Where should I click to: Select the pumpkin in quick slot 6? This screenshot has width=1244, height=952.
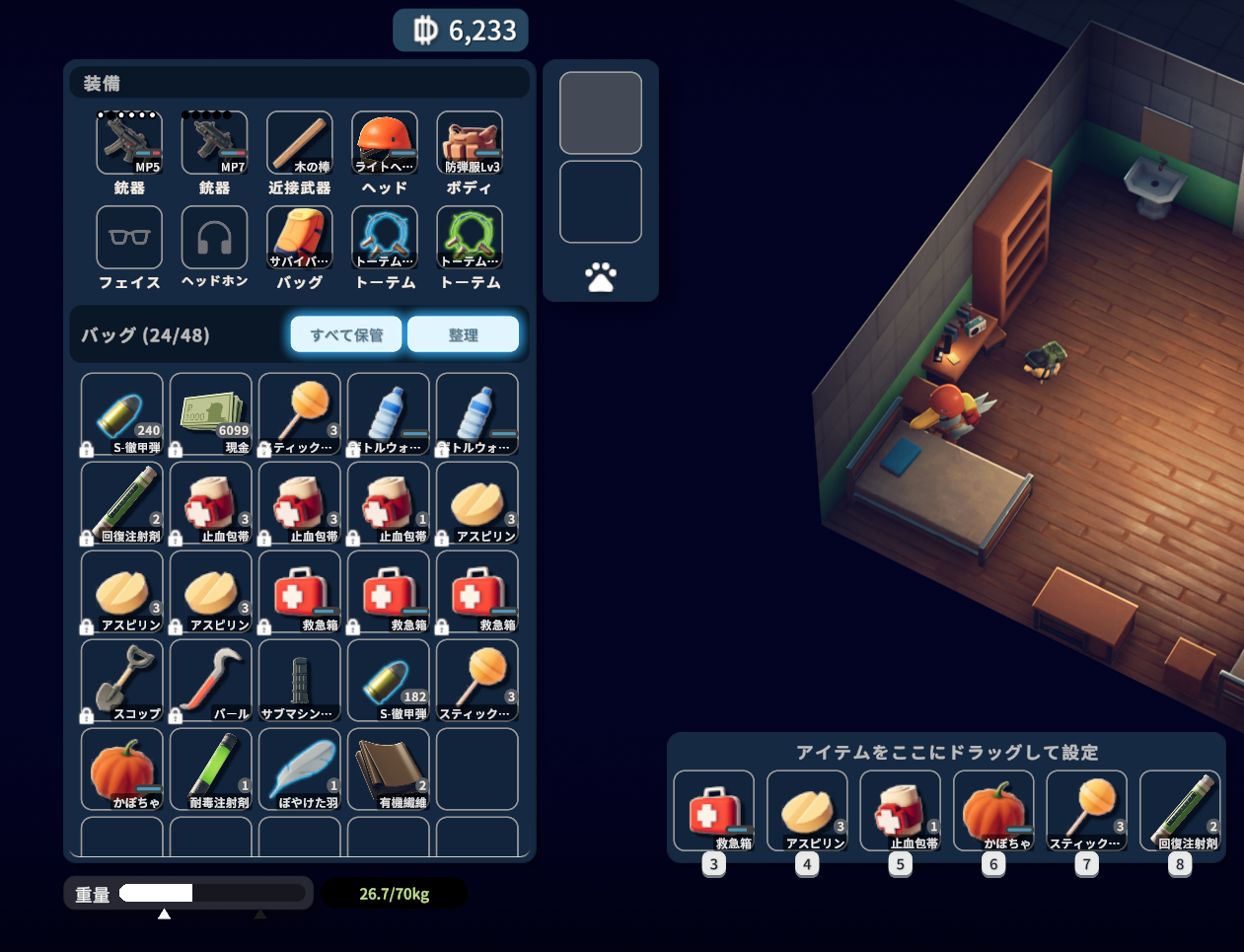click(x=993, y=811)
